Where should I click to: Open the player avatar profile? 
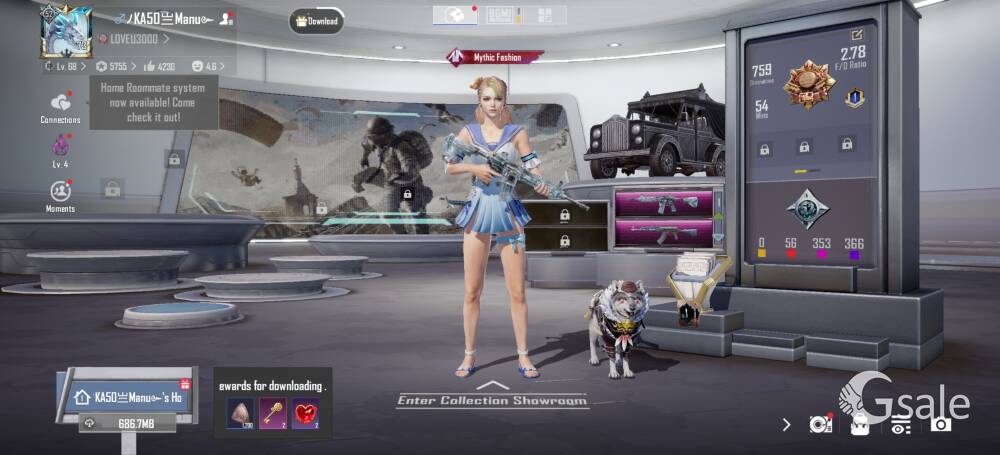point(66,30)
